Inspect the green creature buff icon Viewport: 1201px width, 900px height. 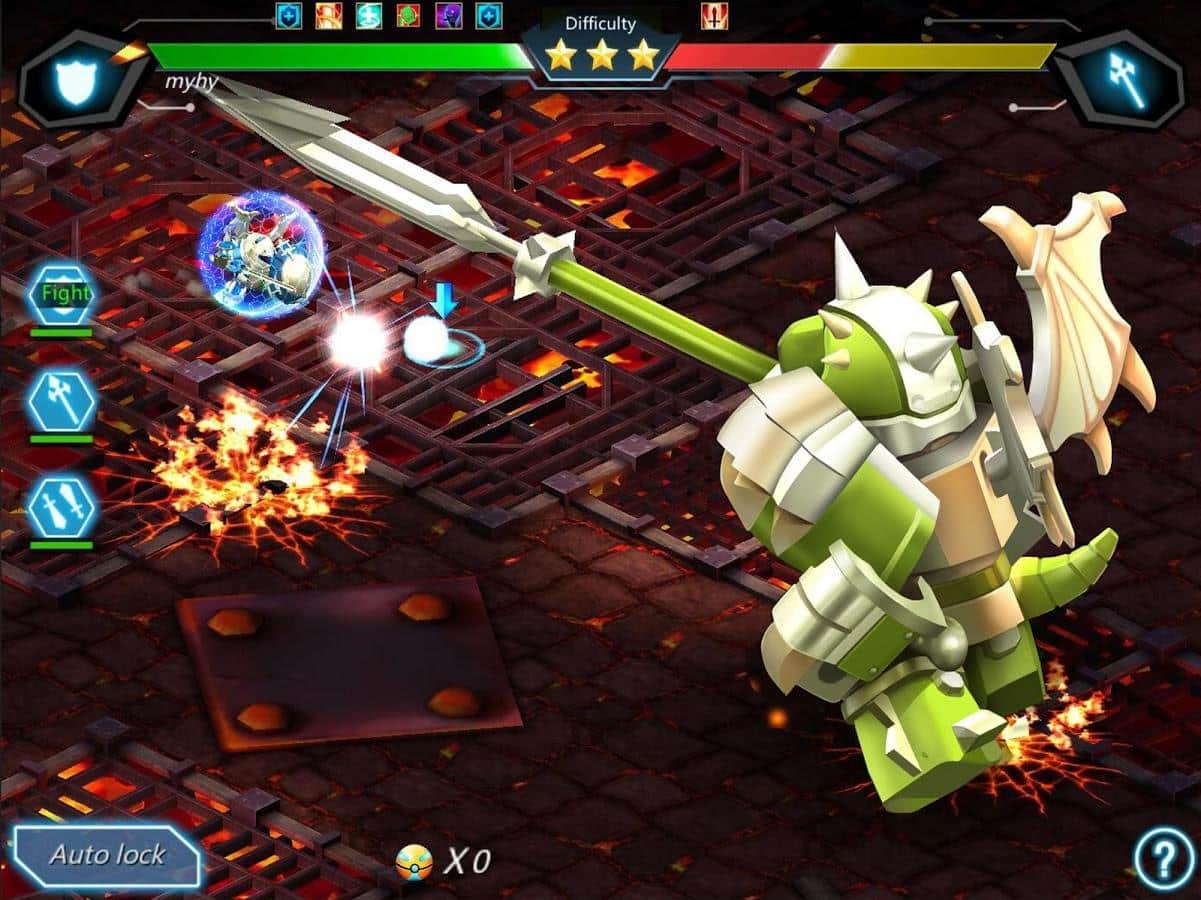click(409, 16)
